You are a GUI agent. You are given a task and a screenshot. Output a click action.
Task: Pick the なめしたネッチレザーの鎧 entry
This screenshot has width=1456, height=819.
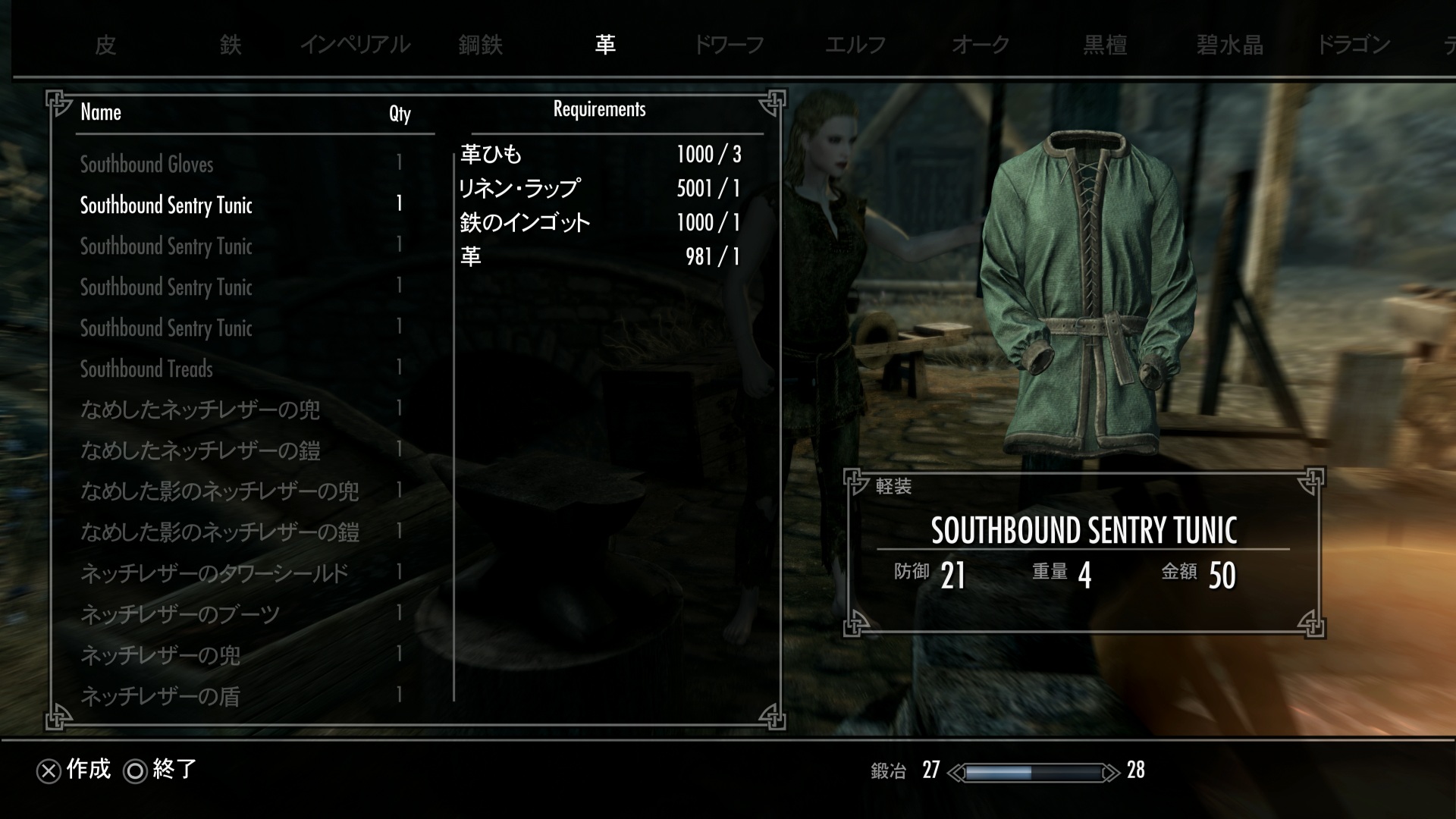pyautogui.click(x=200, y=451)
